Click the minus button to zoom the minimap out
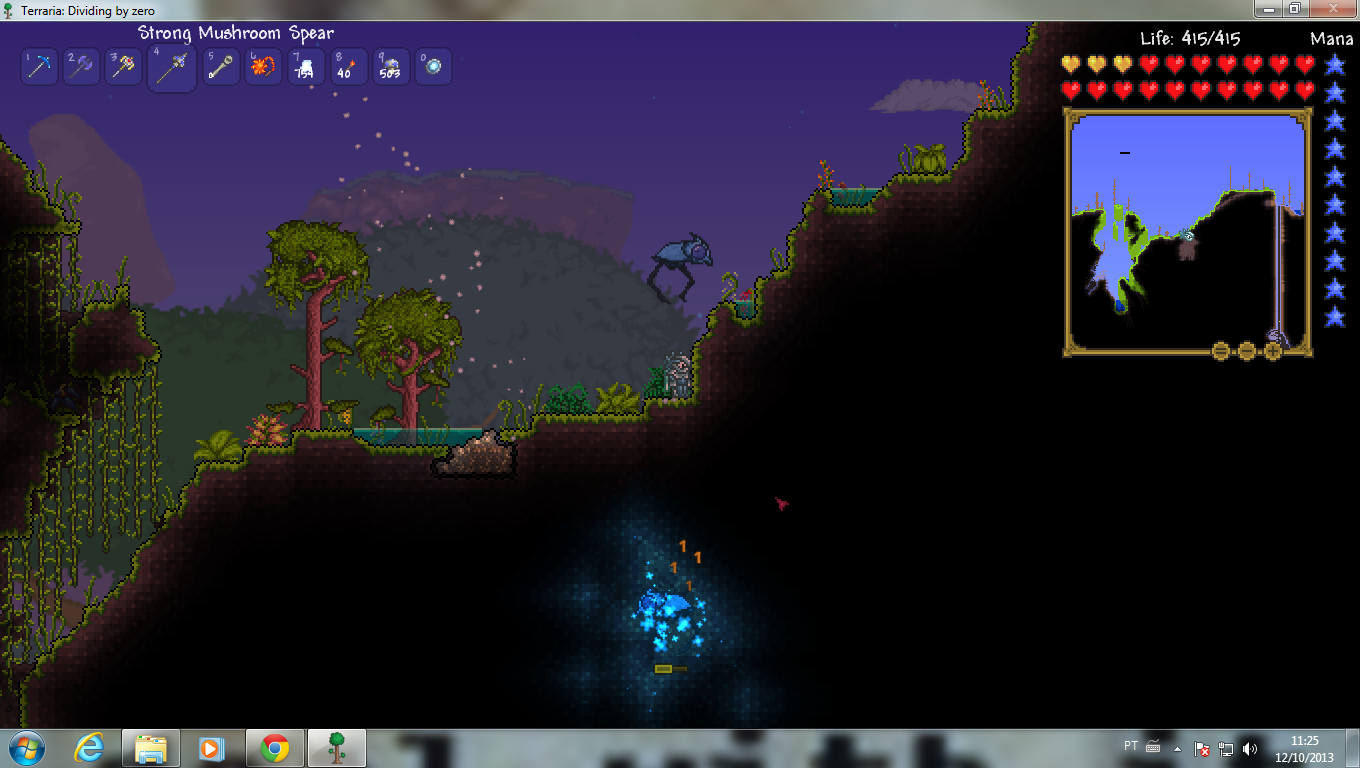The width and height of the screenshot is (1360, 768). [x=1247, y=350]
